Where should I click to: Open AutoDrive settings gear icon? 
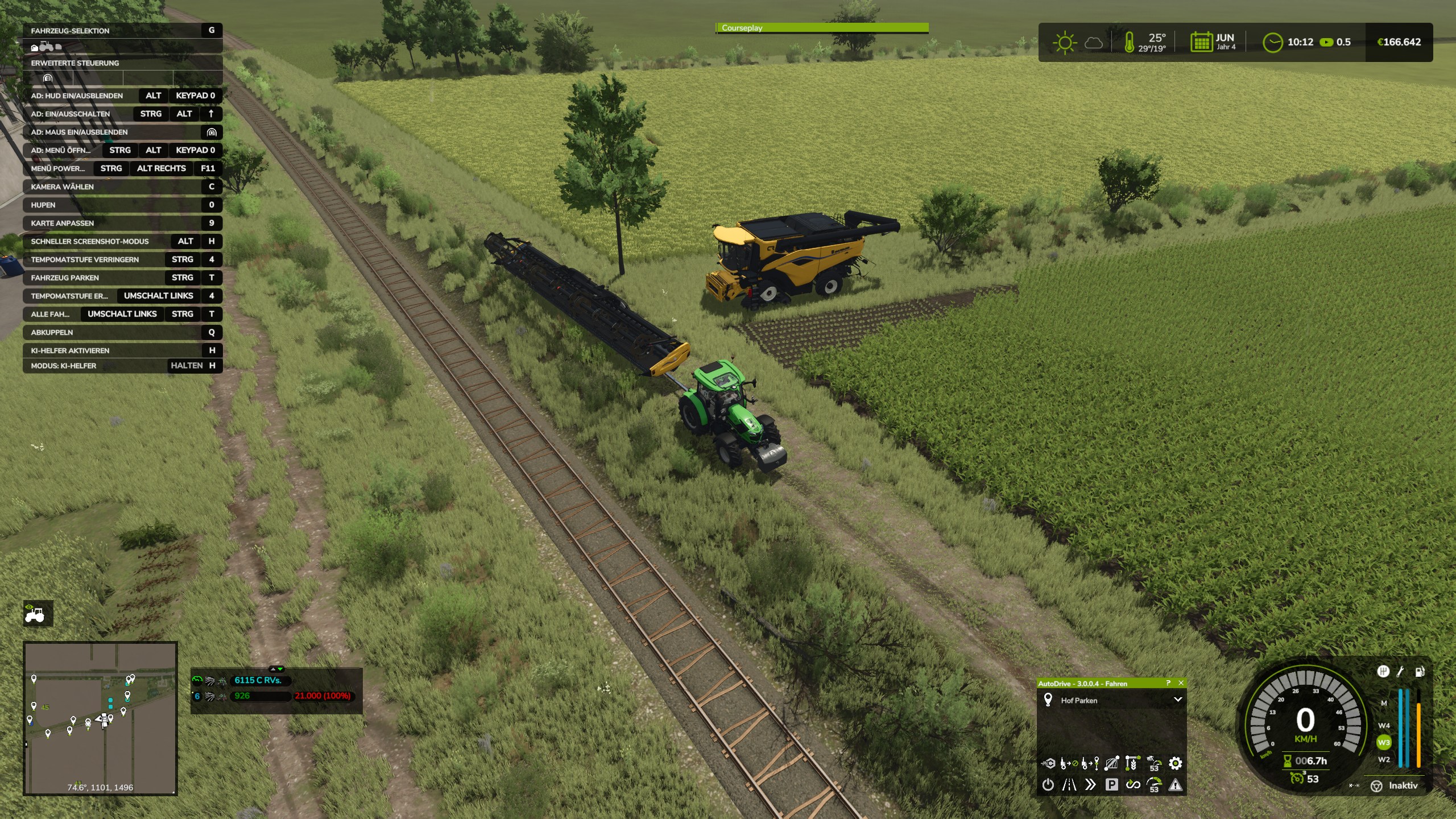tap(1176, 764)
